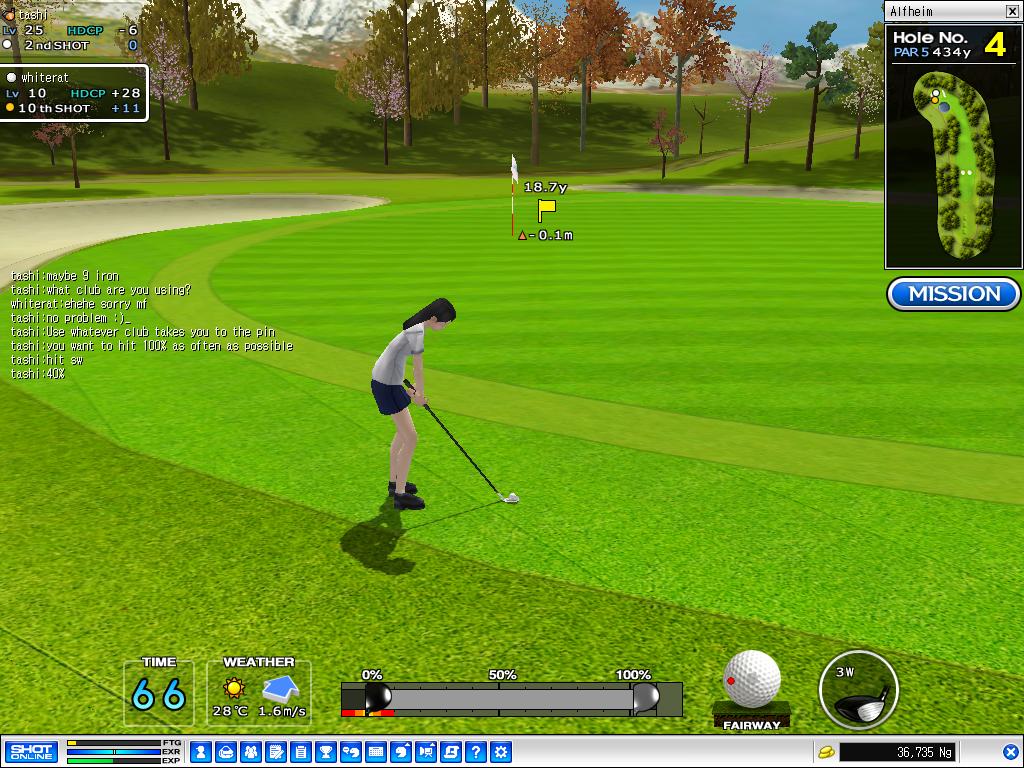This screenshot has height=768, width=1024.
Task: Click the shot power gauge bar
Action: pyautogui.click(x=510, y=697)
